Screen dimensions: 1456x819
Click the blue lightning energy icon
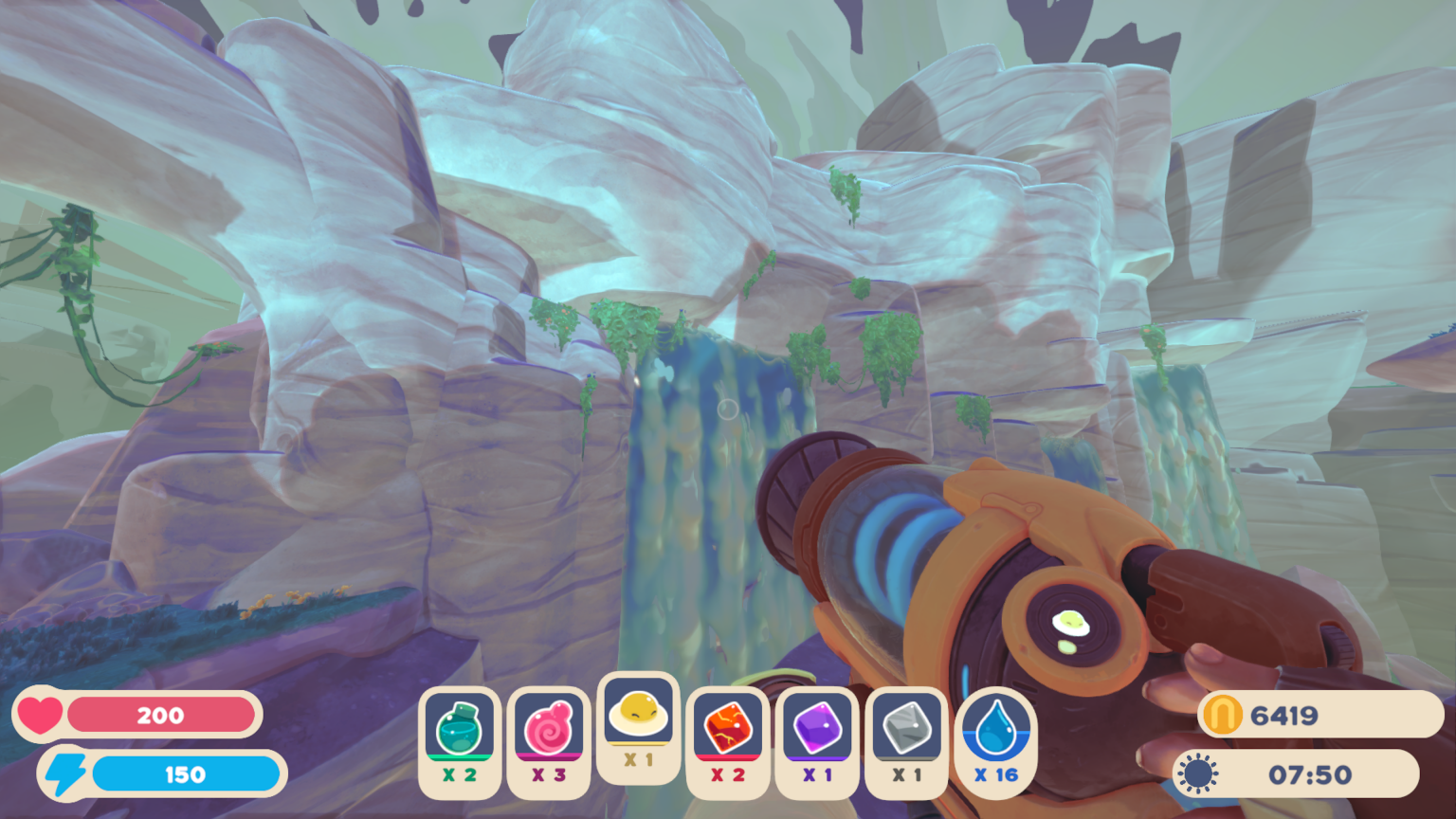click(x=67, y=773)
